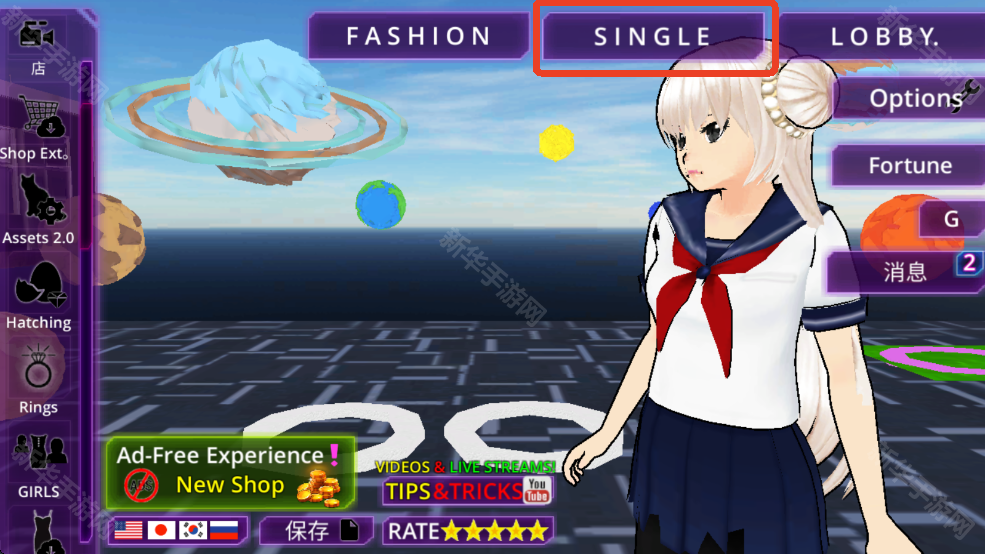The height and width of the screenshot is (554, 985).
Task: Open the 消息 messages button
Action: coord(904,270)
